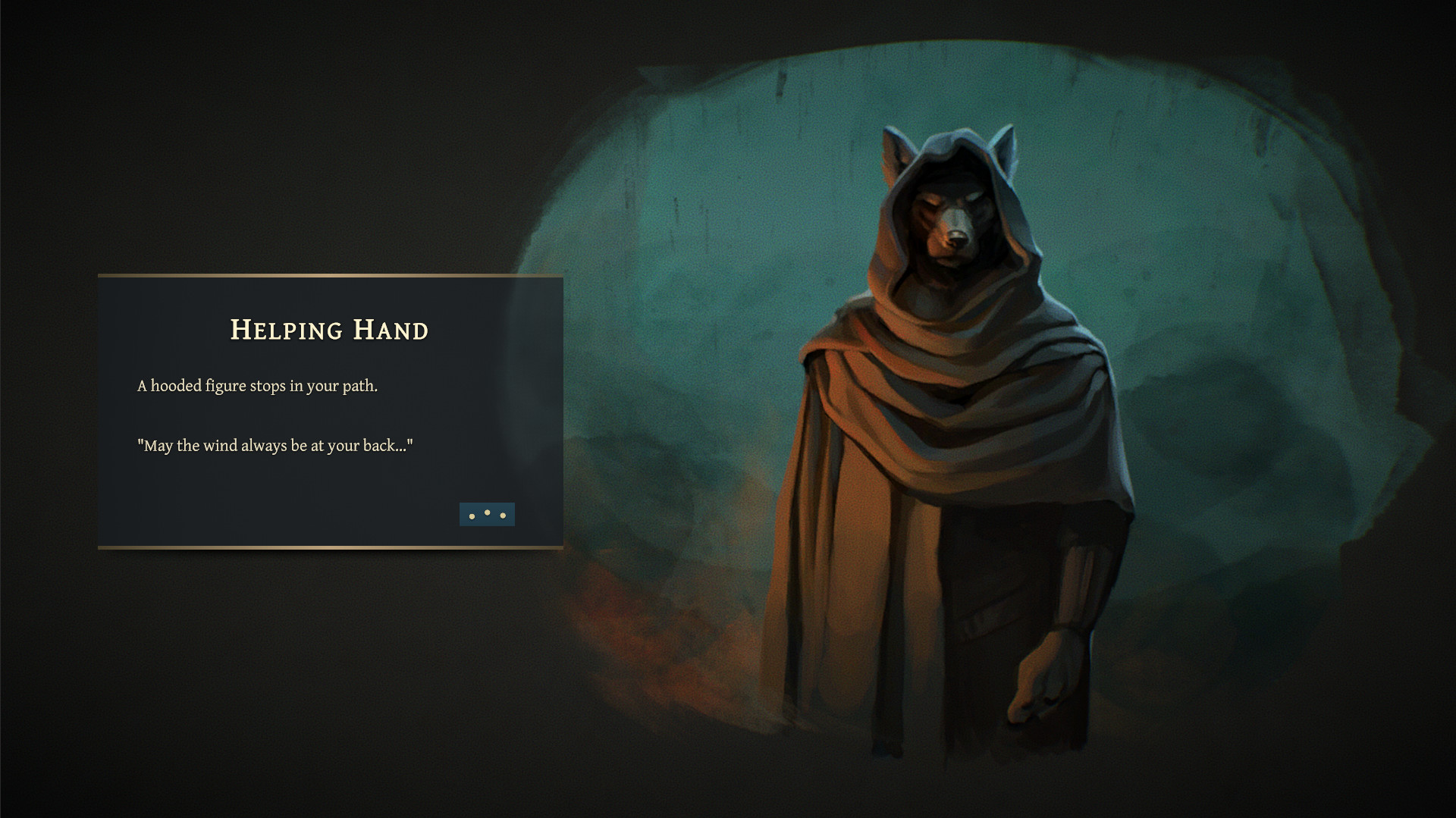Select the event dialog panel header
The image size is (1456, 818).
(x=328, y=331)
